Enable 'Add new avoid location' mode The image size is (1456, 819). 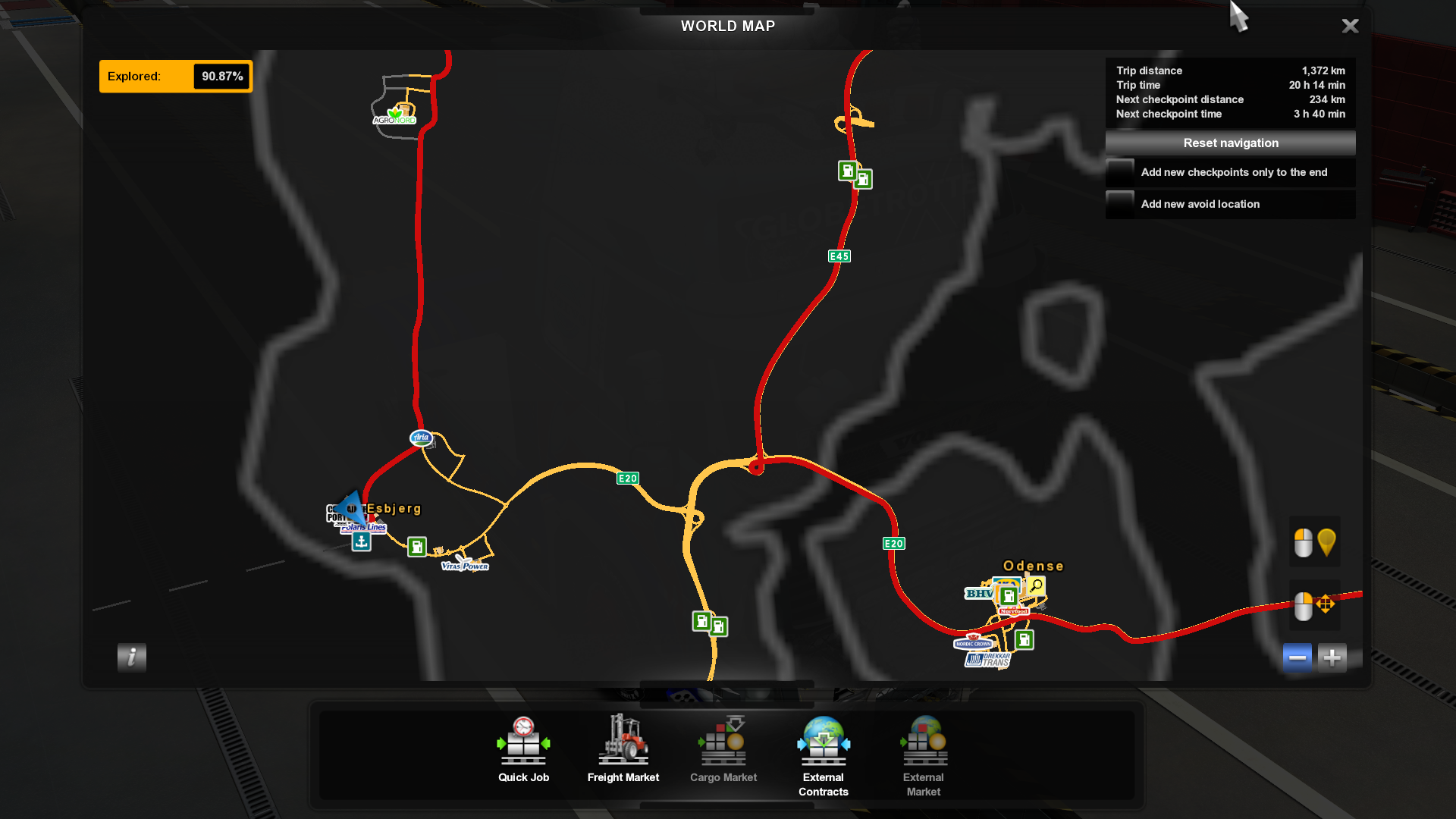click(x=1121, y=204)
